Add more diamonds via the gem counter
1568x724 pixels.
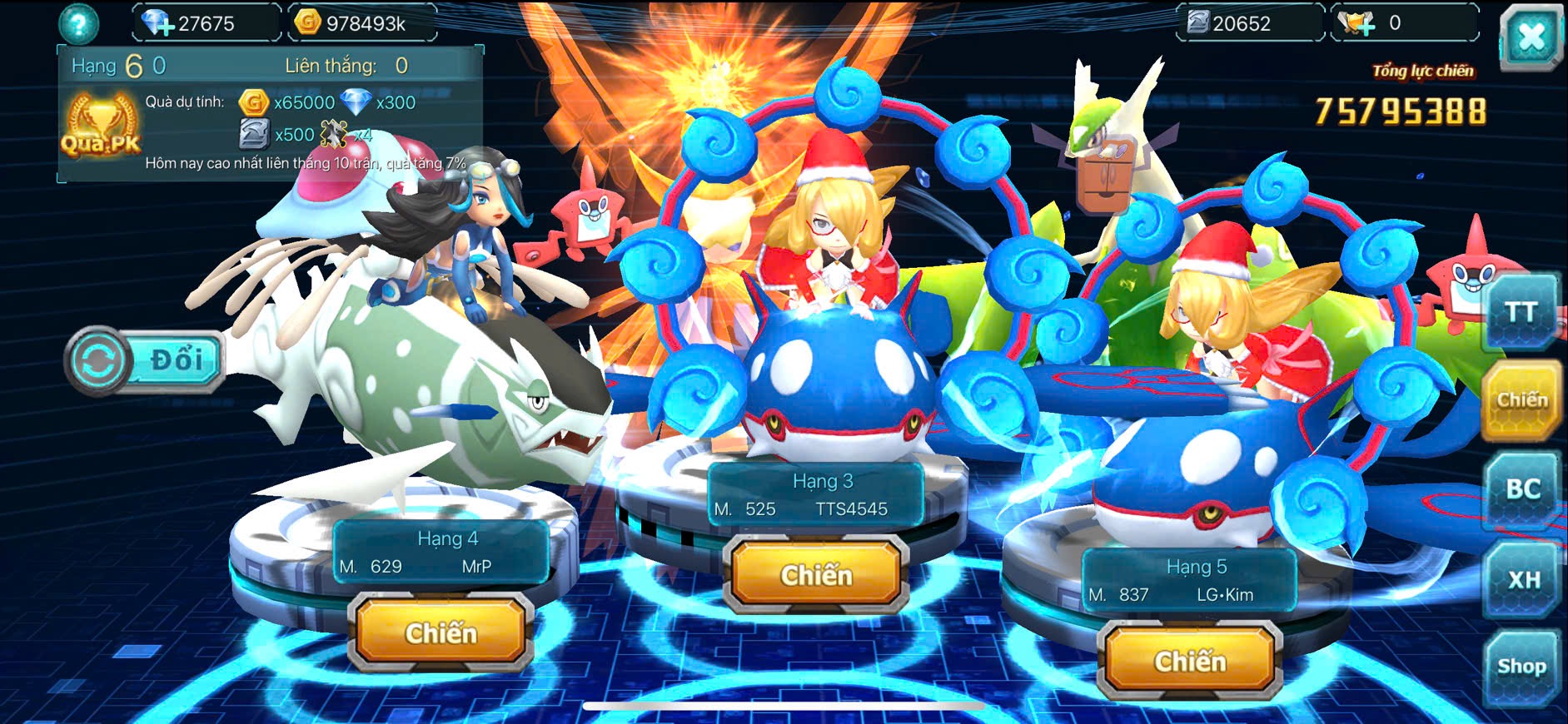click(157, 22)
